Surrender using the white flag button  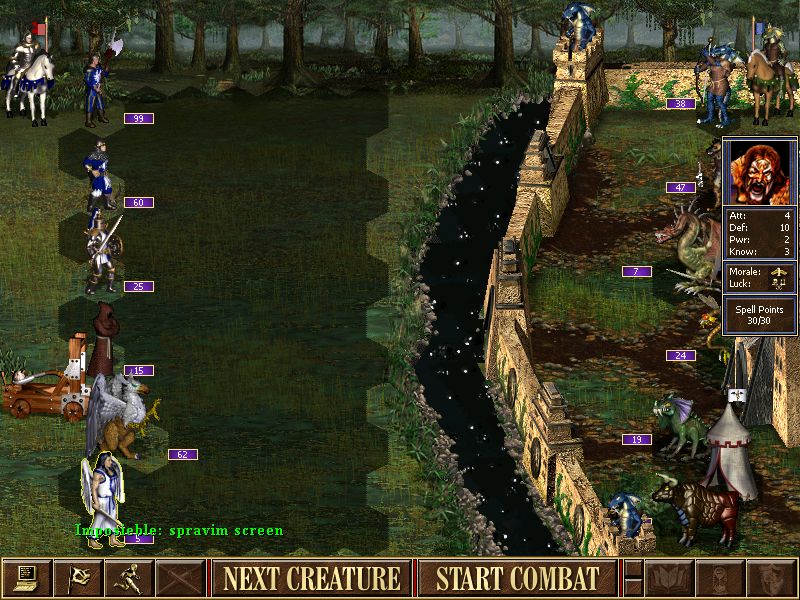[x=78, y=578]
